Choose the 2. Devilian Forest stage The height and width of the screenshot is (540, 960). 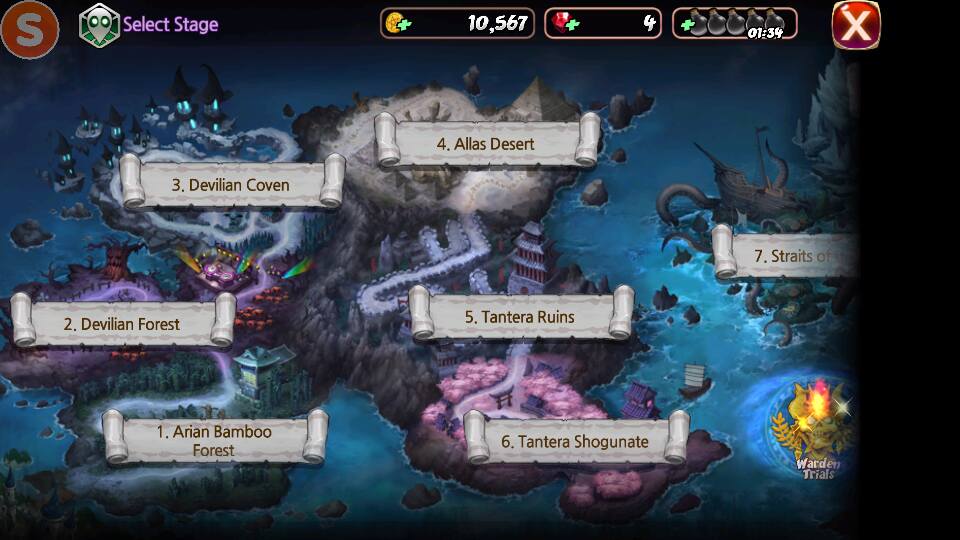pyautogui.click(x=122, y=324)
